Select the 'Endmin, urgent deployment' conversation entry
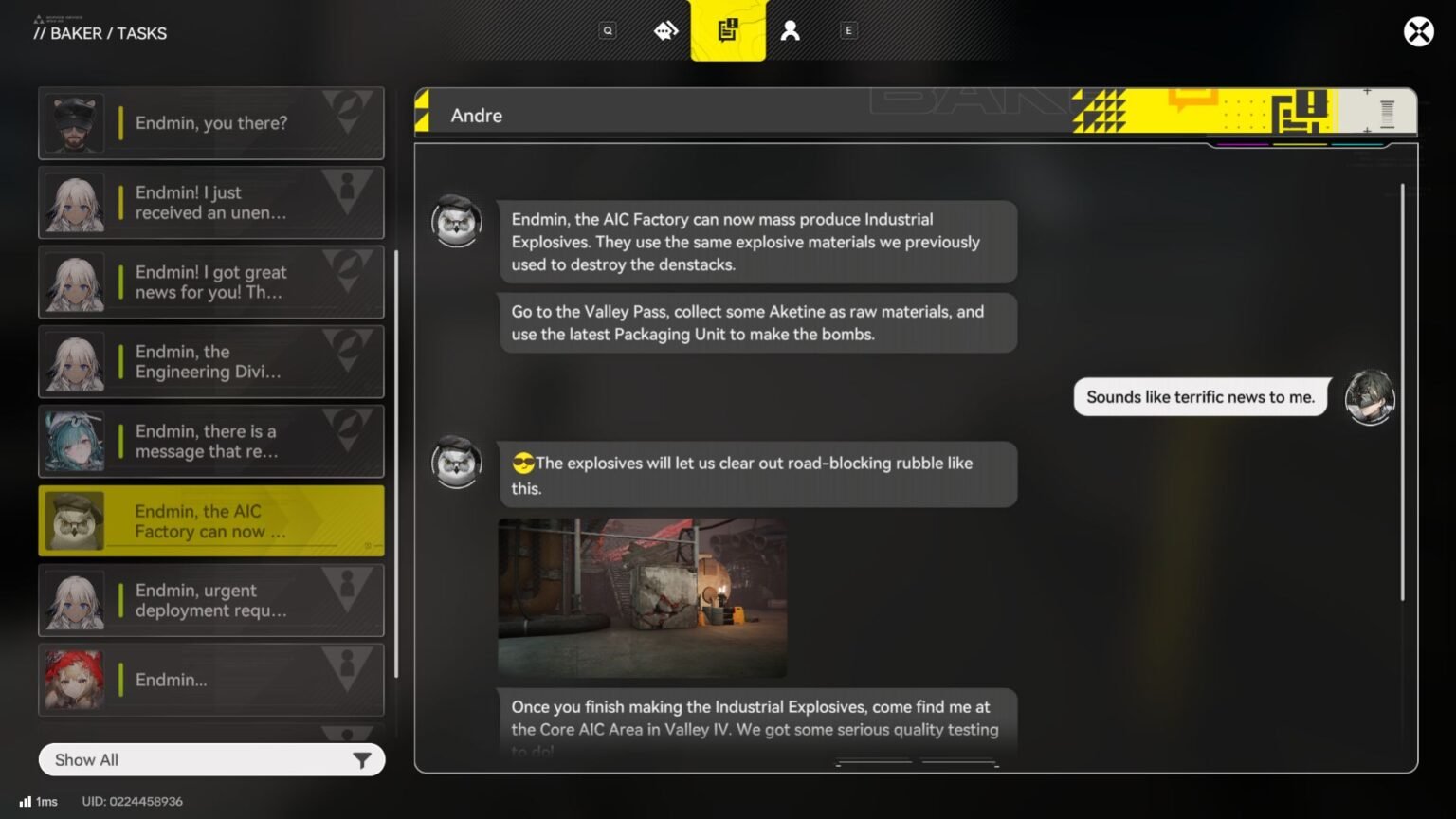1456x819 pixels. tap(210, 600)
